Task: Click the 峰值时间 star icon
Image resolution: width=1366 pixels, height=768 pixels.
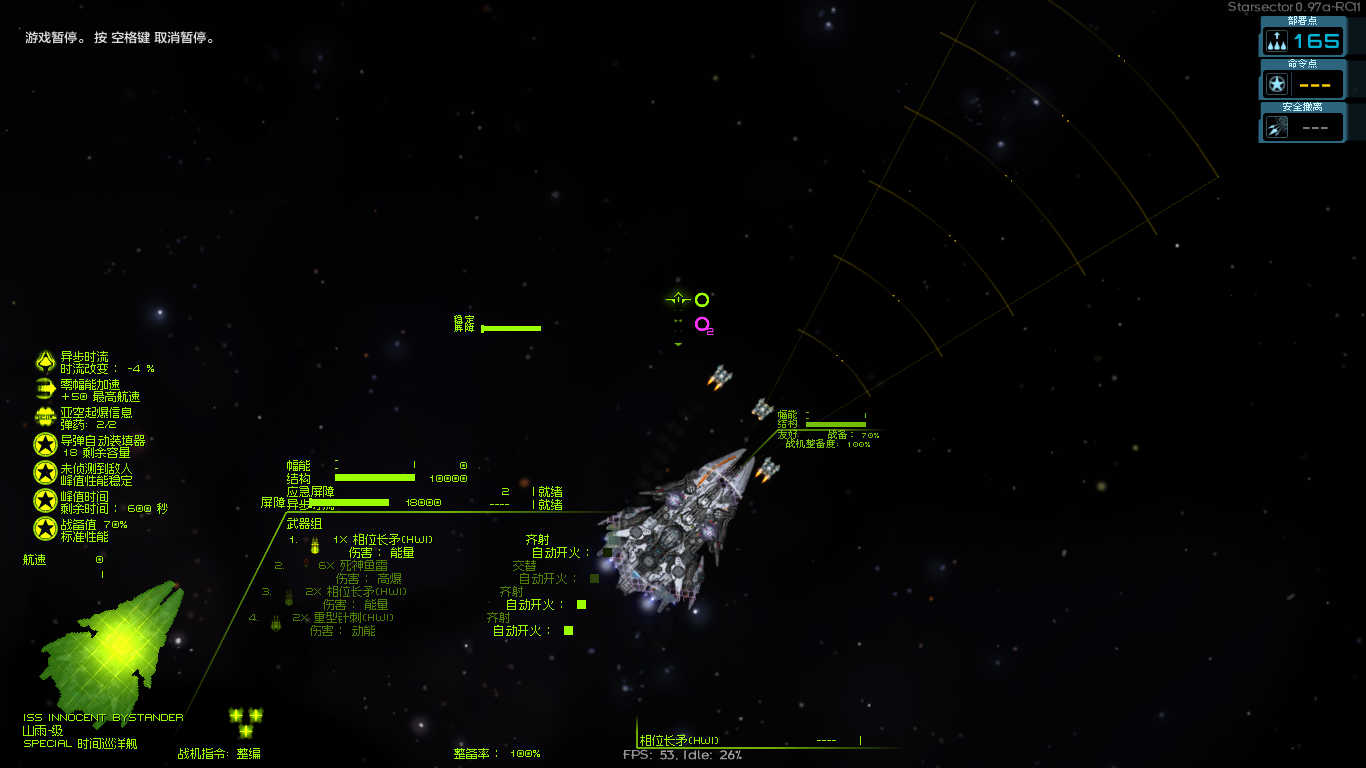Action: tap(45, 501)
